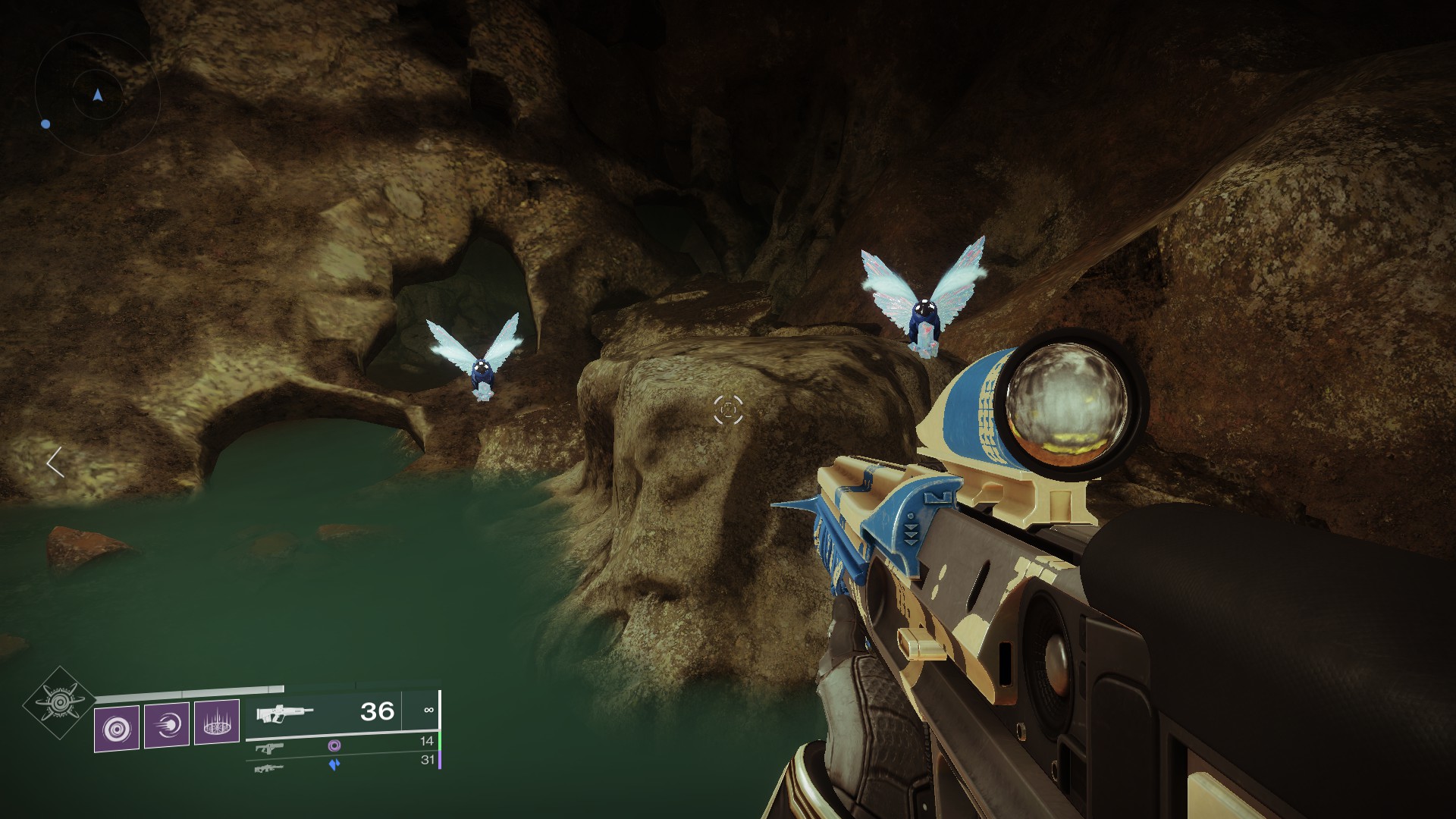Switch to the energy weapon with 14 ammo
The image size is (1456, 819).
[x=269, y=748]
